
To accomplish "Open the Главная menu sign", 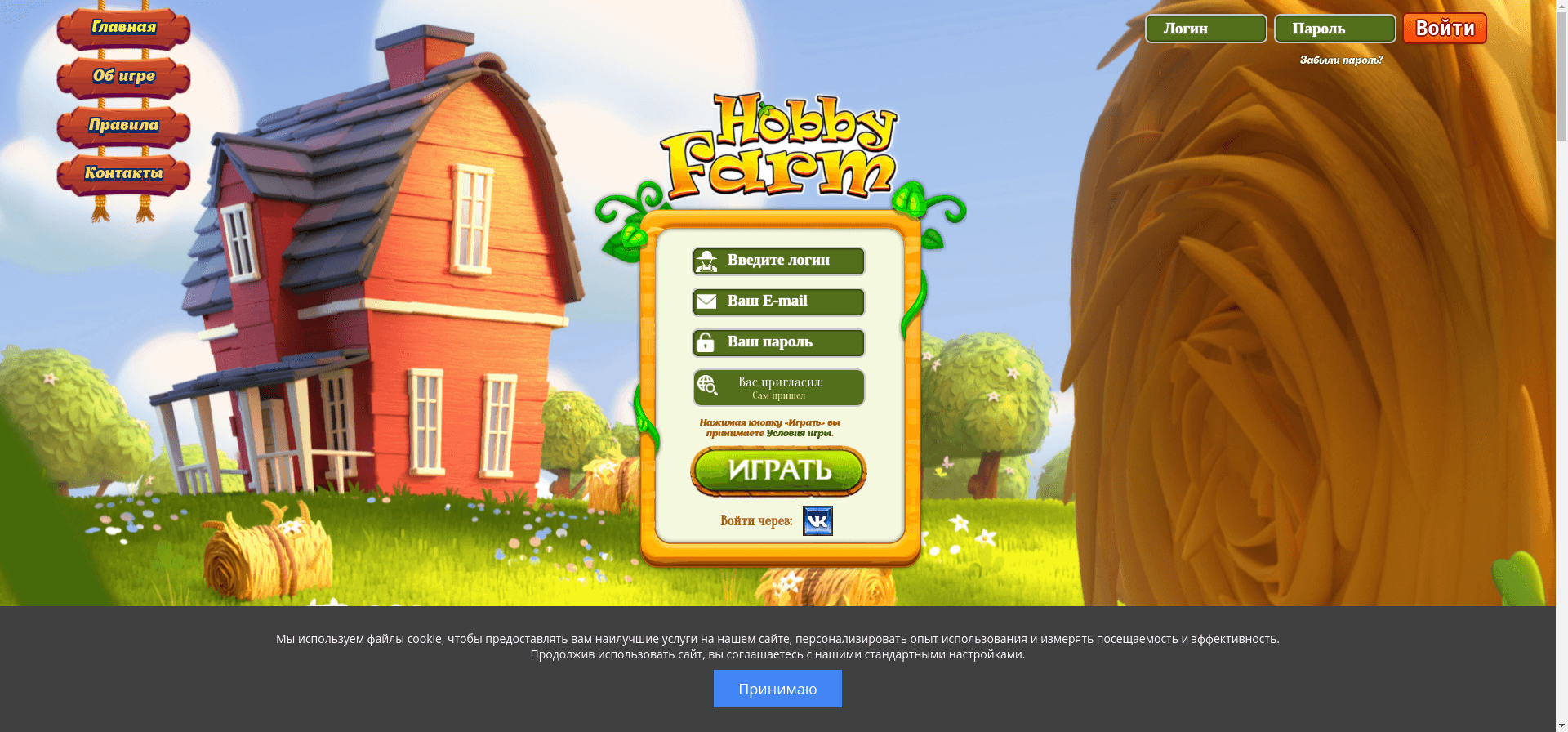I will coord(123,28).
